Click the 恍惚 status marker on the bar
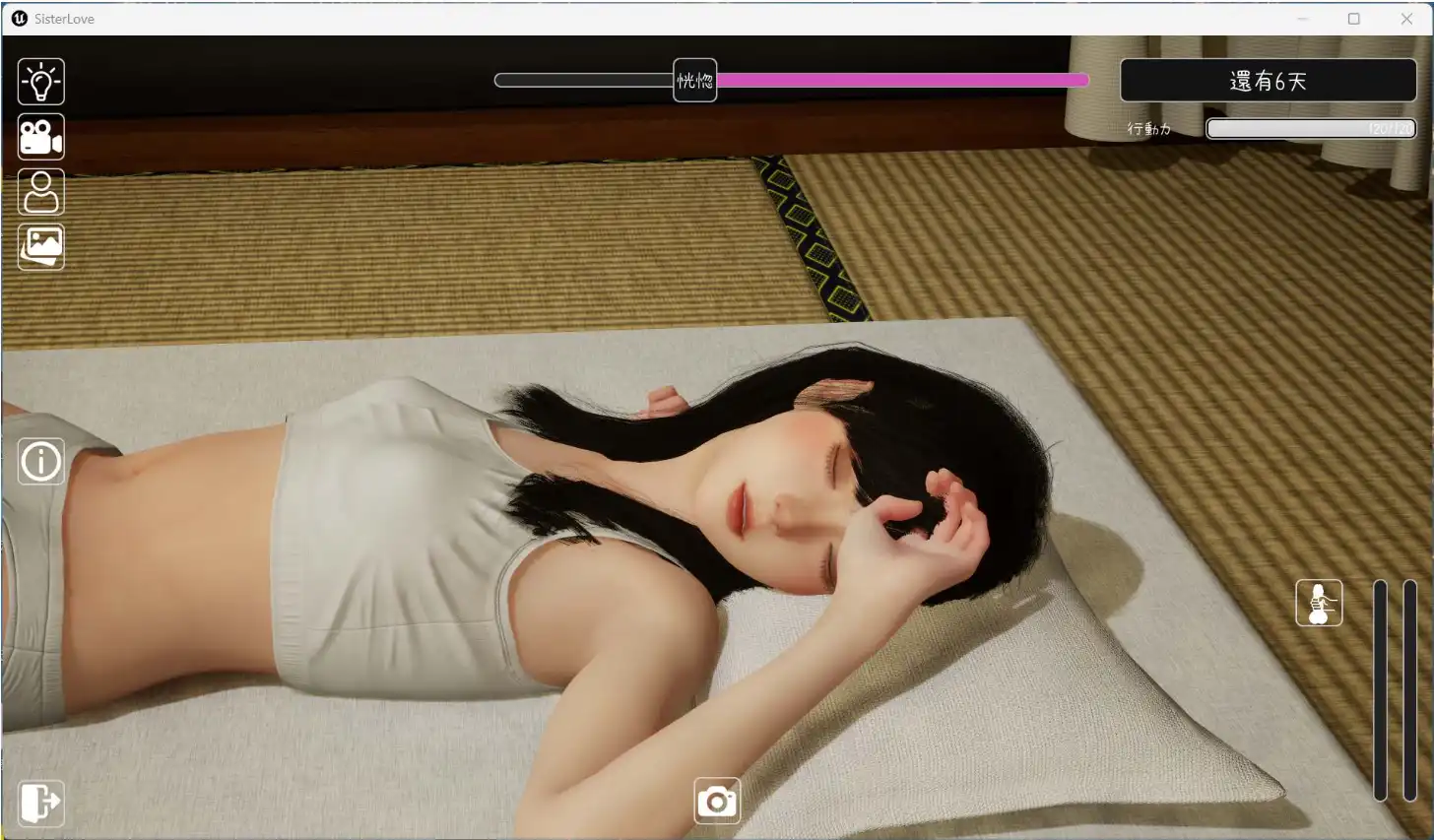The image size is (1434, 840). (693, 79)
